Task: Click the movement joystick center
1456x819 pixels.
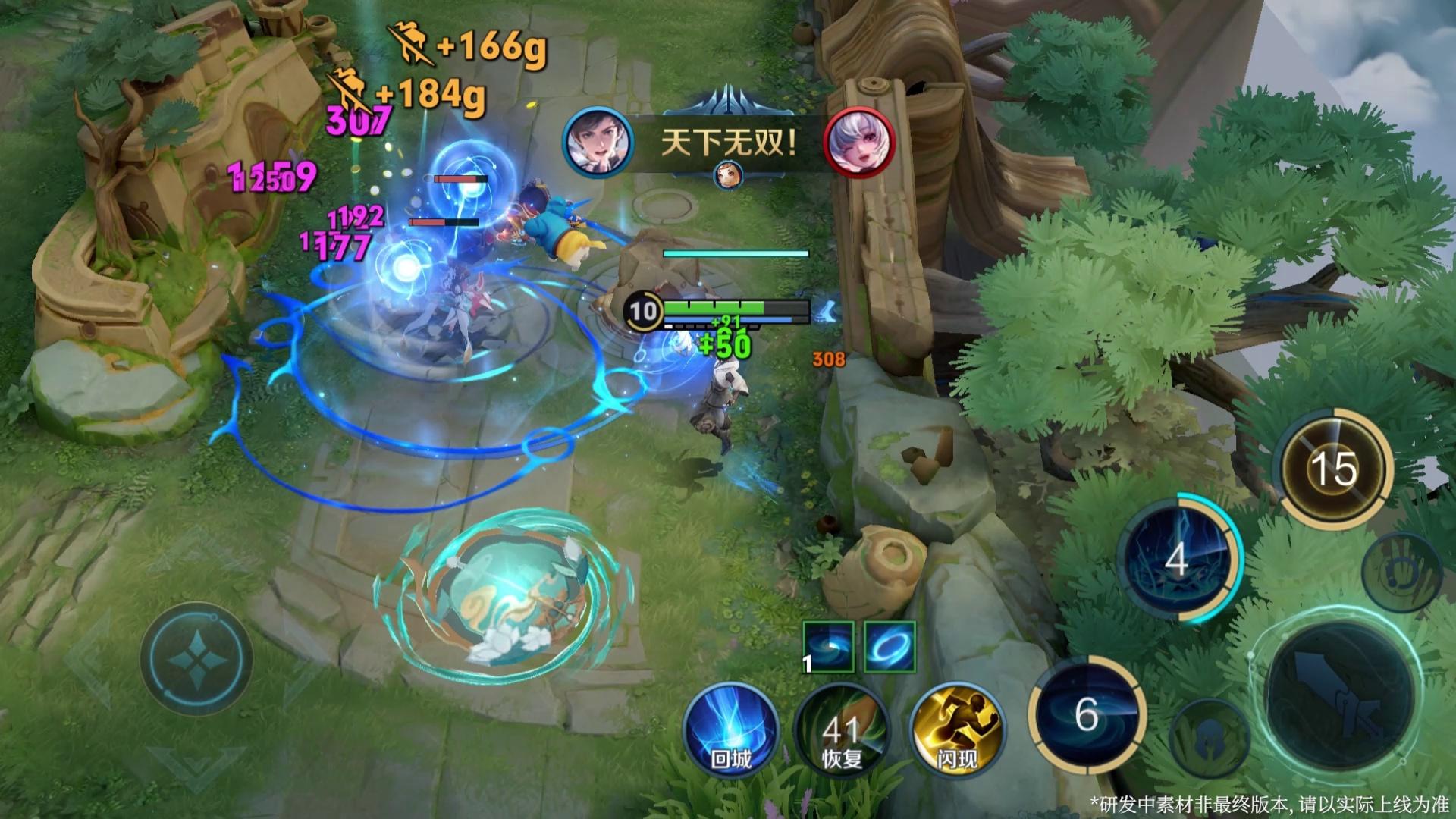Action: pyautogui.click(x=196, y=658)
